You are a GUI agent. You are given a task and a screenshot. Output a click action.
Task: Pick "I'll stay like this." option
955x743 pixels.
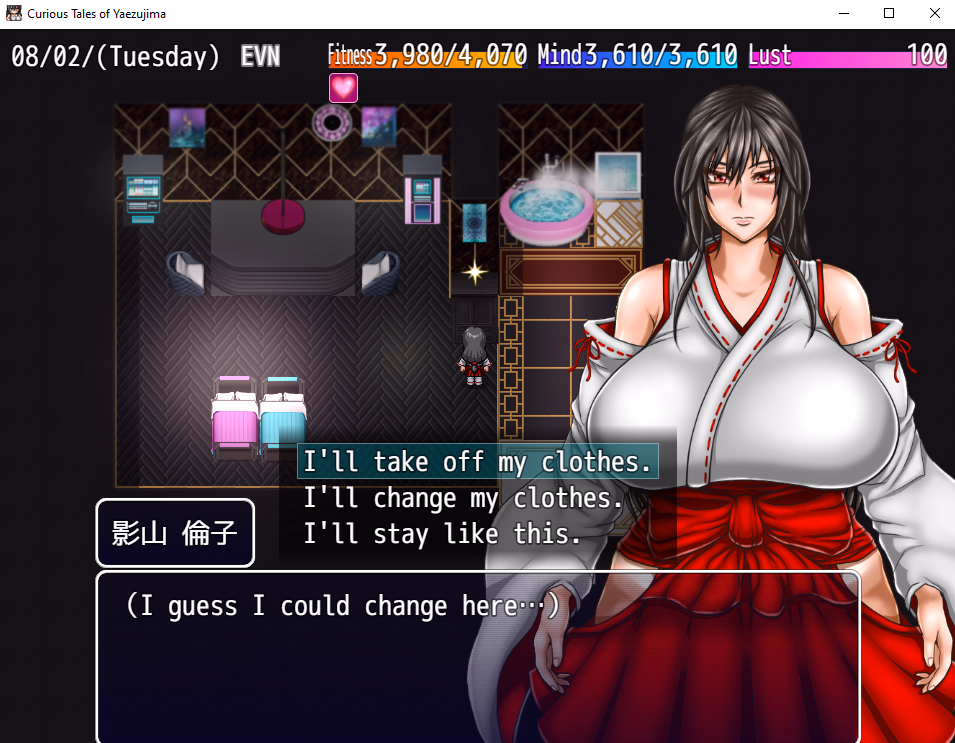coord(442,534)
